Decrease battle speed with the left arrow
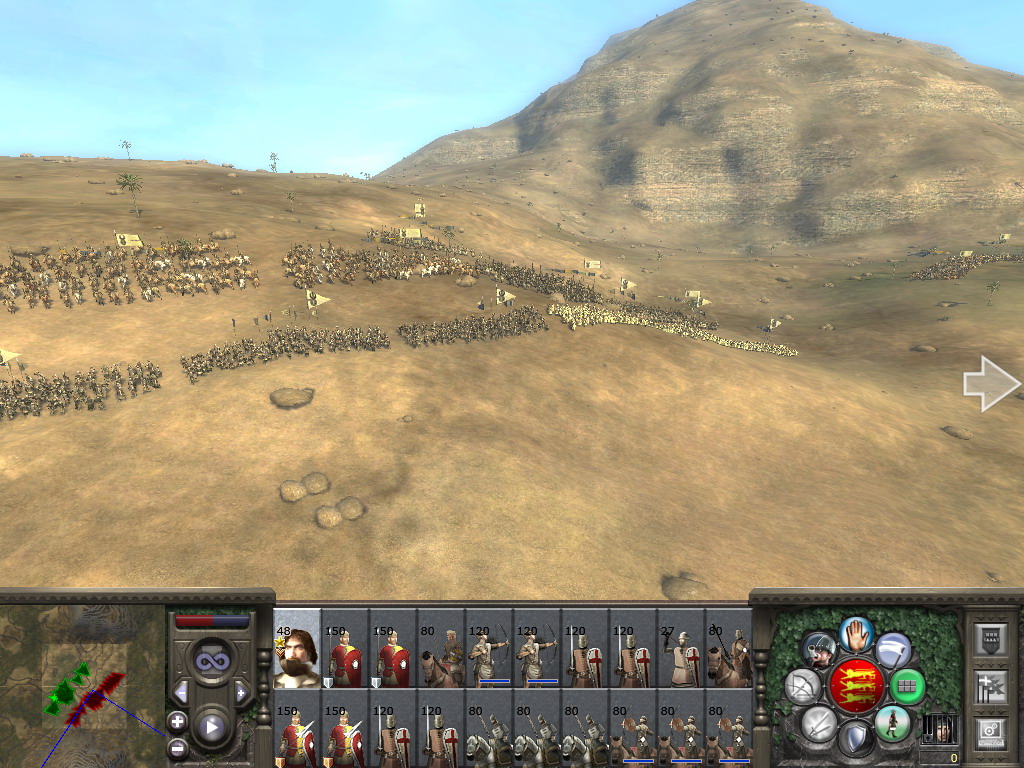1024x768 pixels. 181,691
